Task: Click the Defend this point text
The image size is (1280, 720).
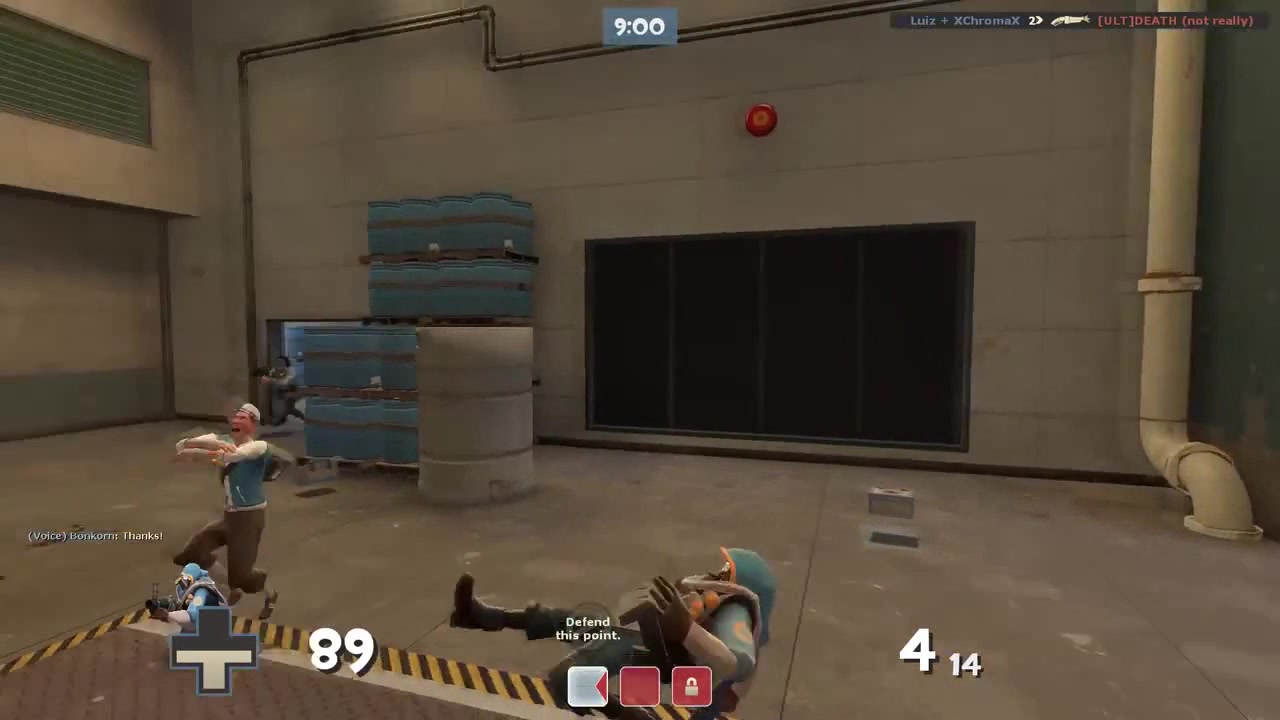Action: coord(588,628)
